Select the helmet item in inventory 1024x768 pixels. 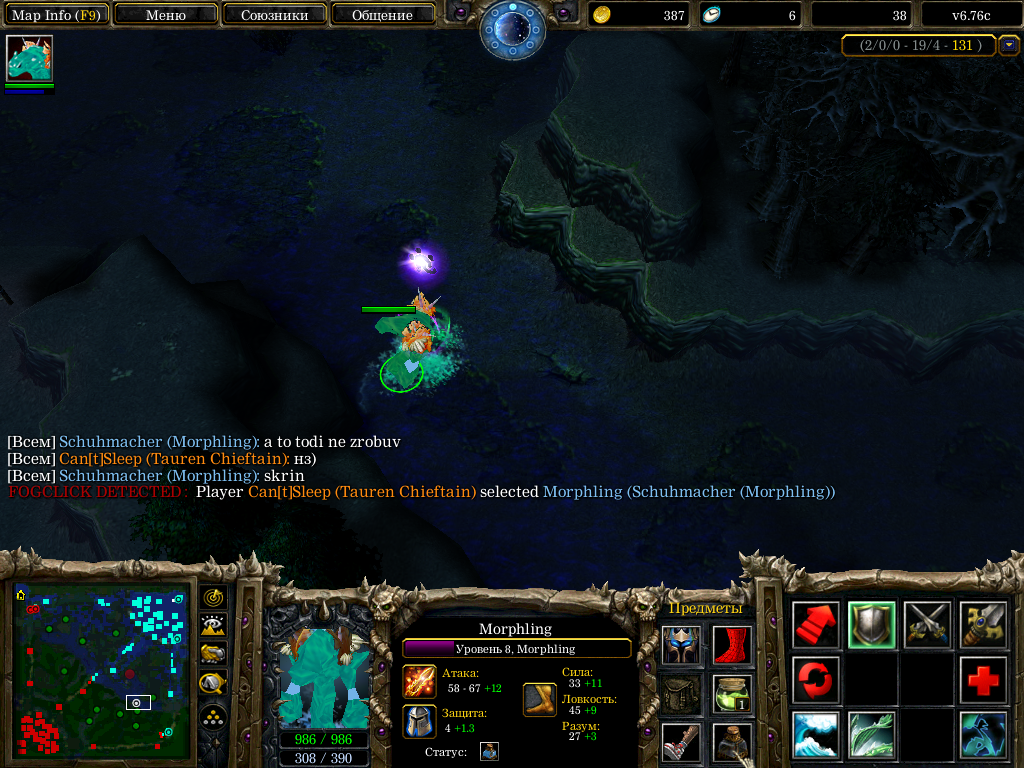tap(682, 645)
